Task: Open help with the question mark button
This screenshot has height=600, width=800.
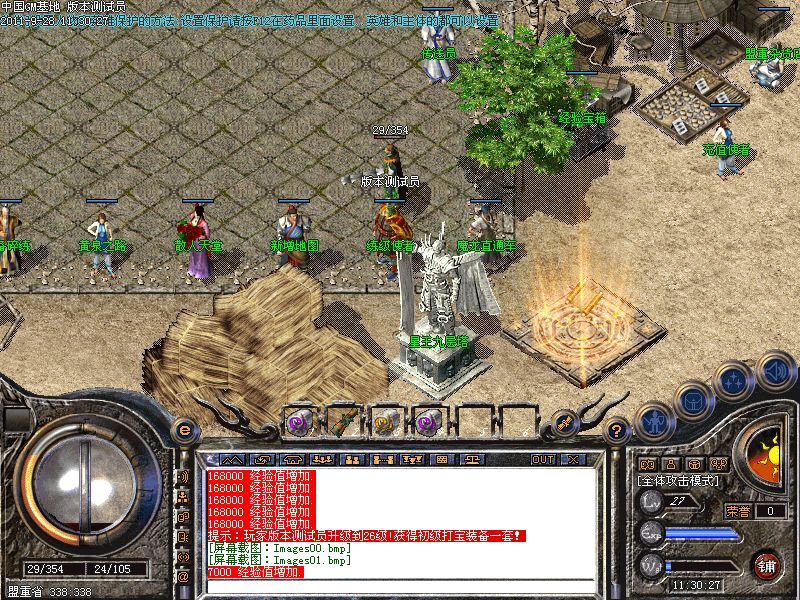Action: 618,430
